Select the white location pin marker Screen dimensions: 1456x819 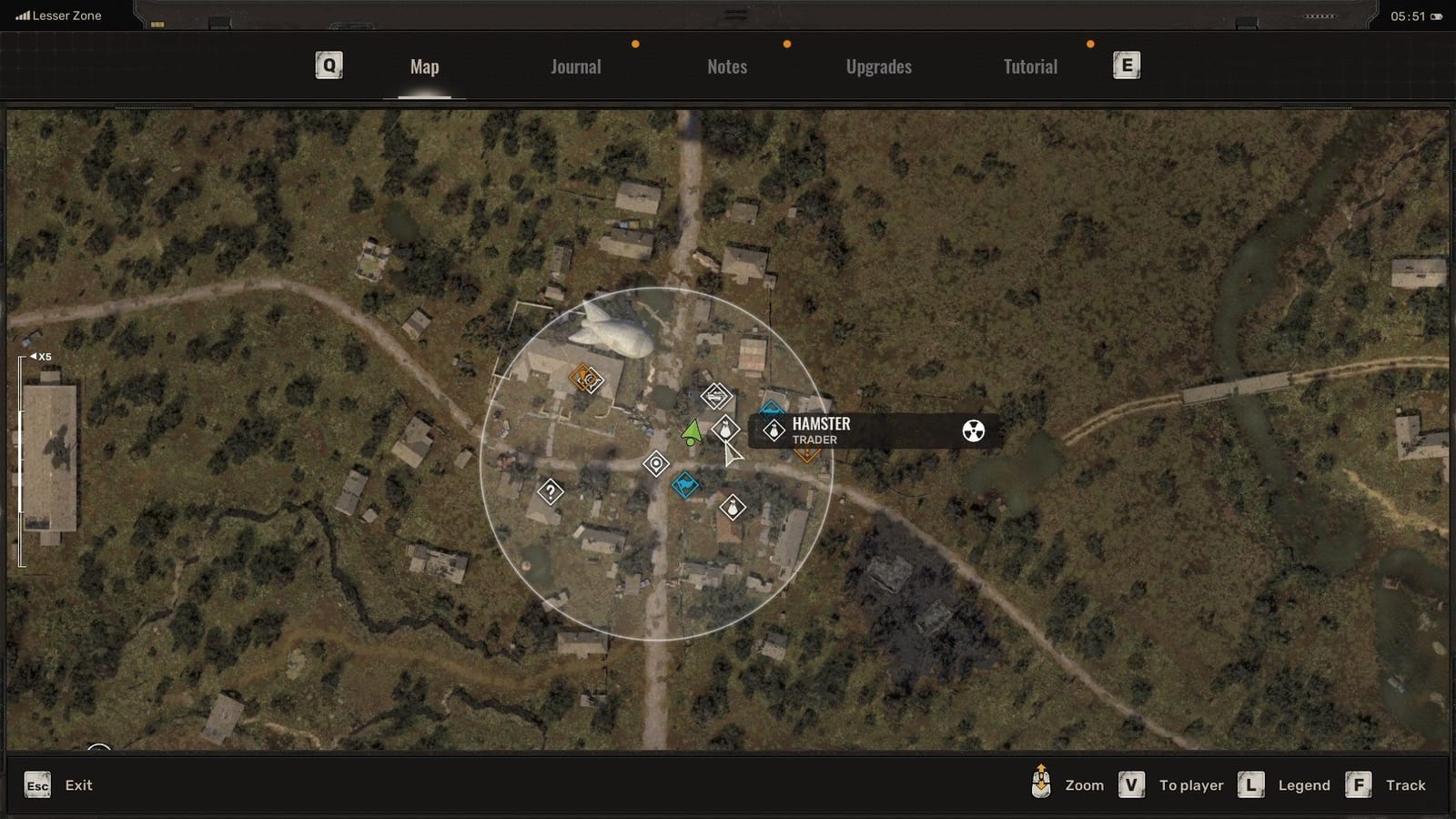tap(656, 461)
